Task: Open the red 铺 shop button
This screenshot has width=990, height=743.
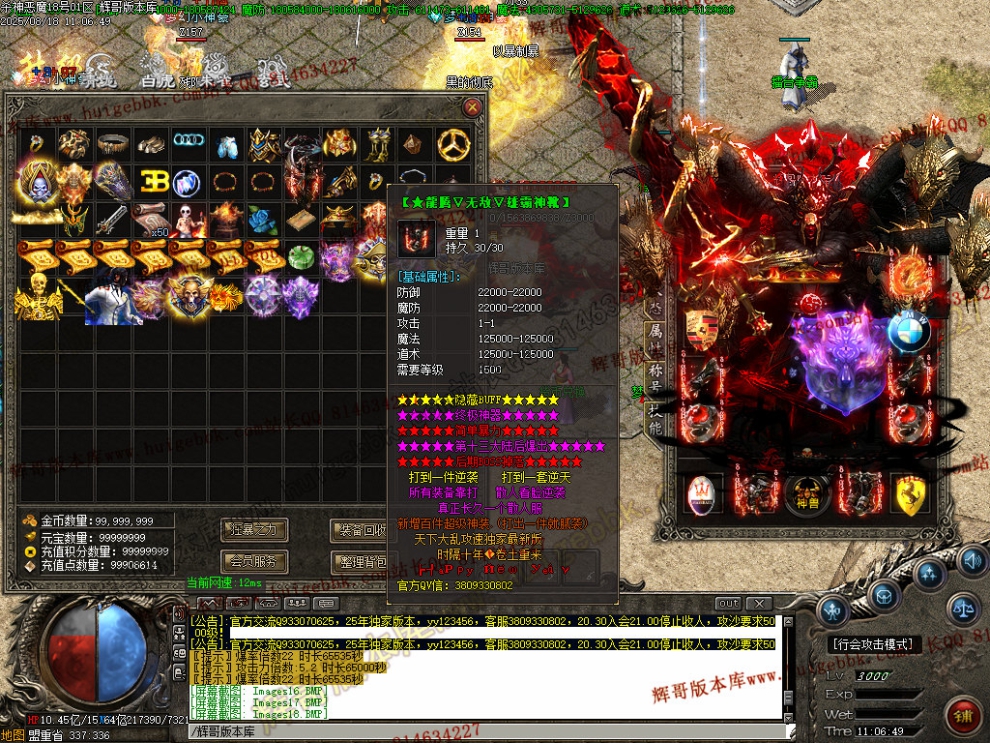Action: pyautogui.click(x=966, y=716)
